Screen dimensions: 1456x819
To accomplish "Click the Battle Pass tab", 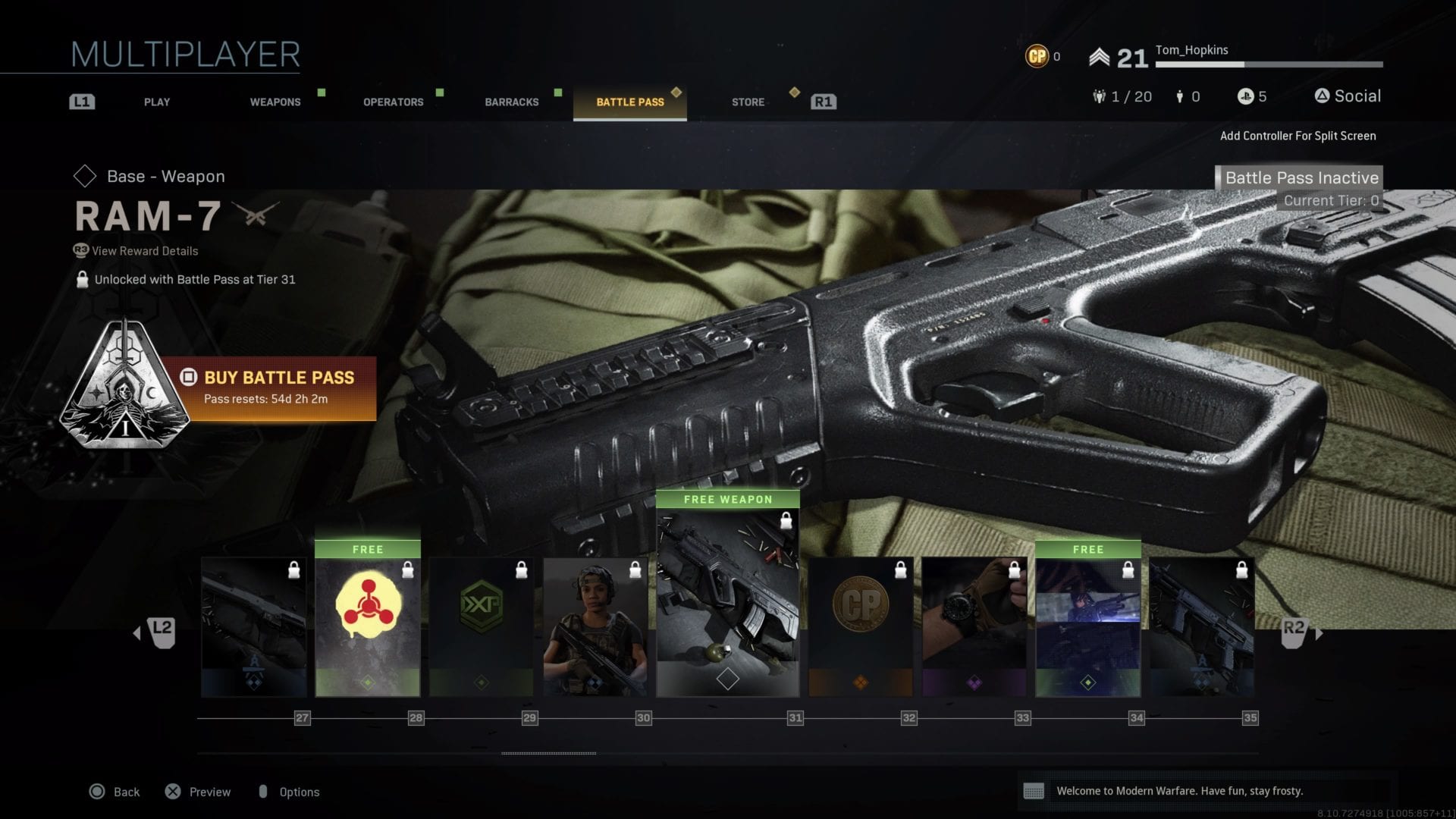I will tap(629, 102).
